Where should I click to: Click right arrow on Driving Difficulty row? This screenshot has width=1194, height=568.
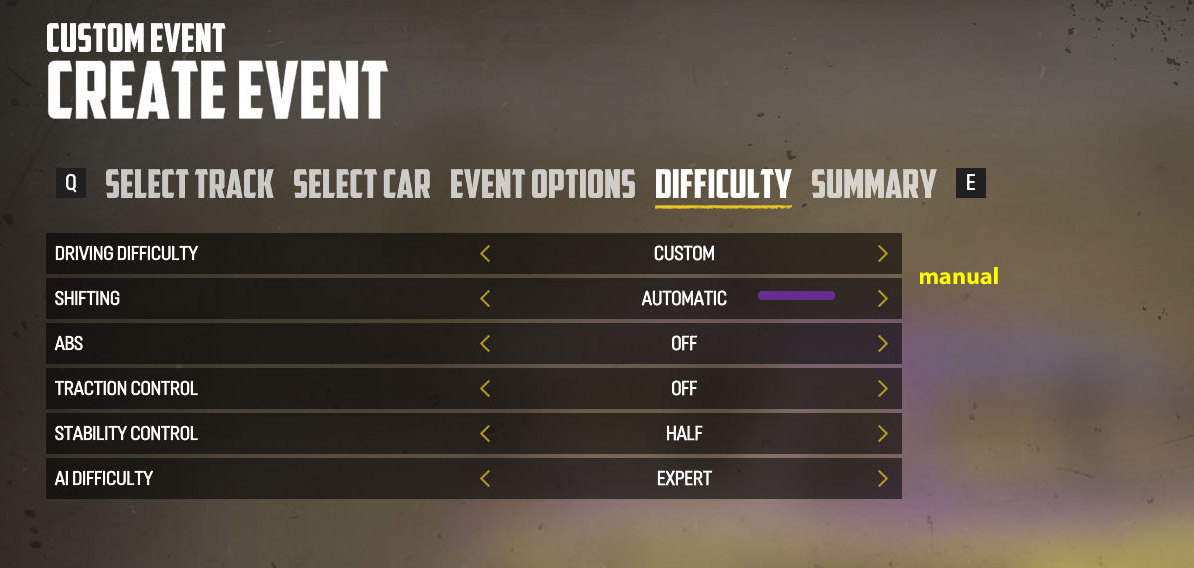tap(882, 254)
